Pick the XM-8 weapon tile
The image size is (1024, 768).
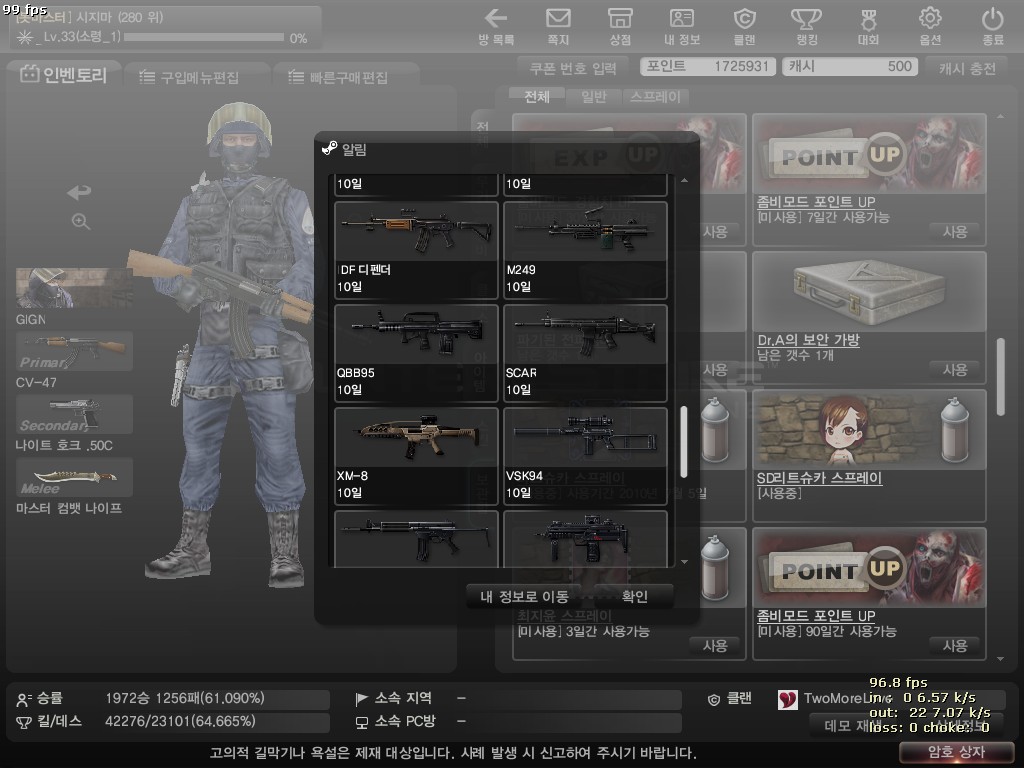tap(416, 456)
